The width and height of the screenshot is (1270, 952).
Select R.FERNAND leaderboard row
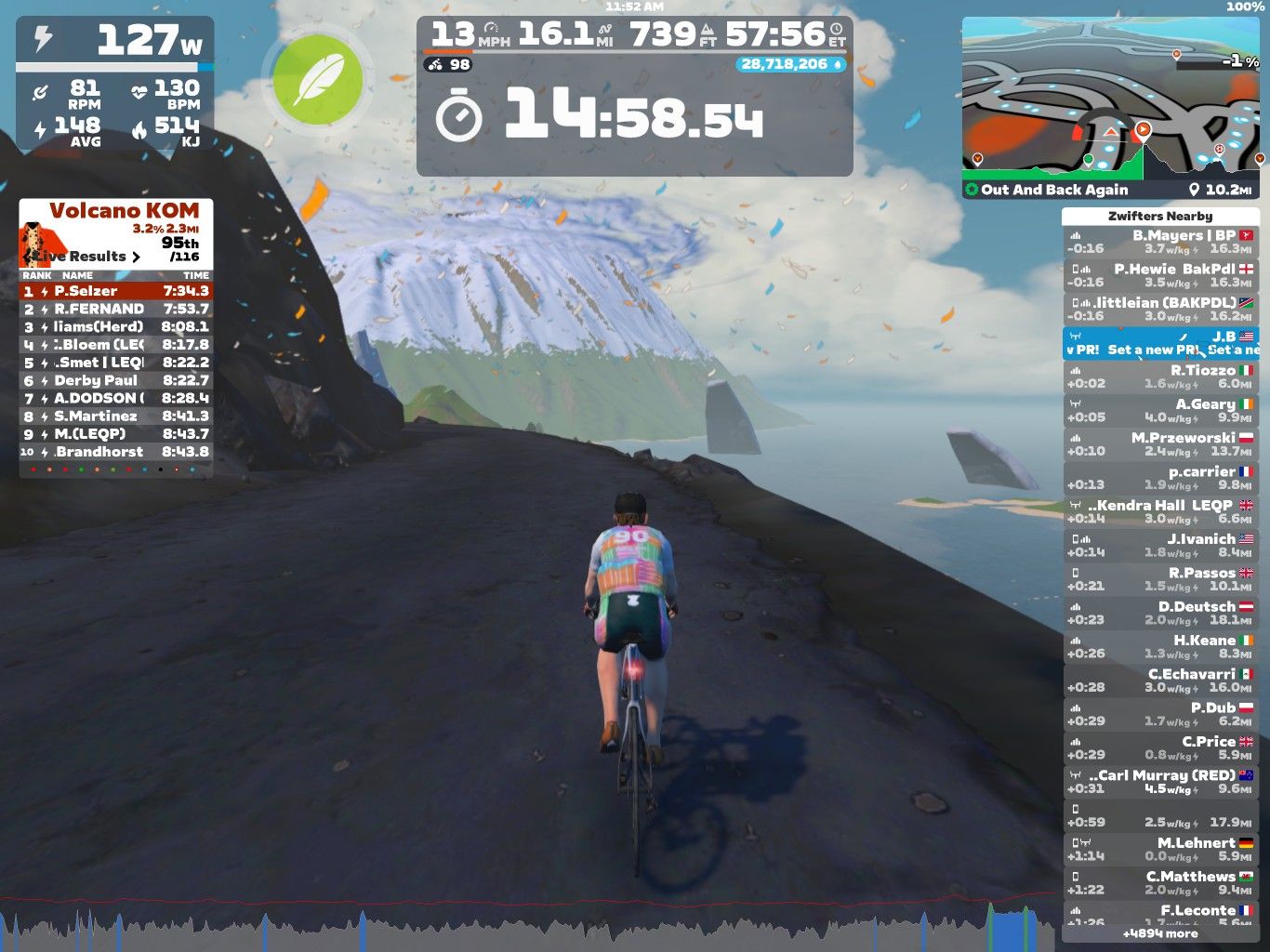click(115, 309)
